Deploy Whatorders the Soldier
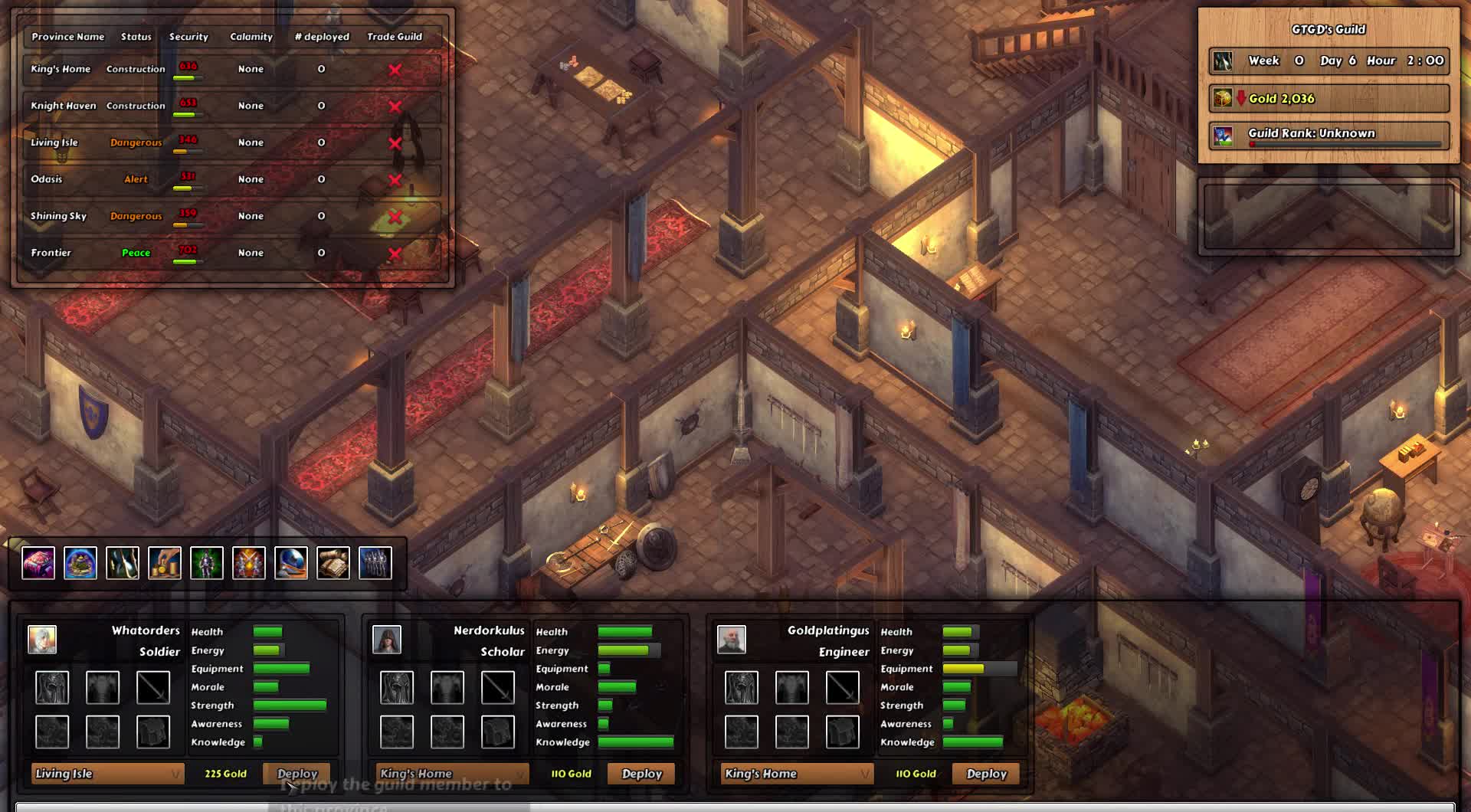The image size is (1471, 812). click(x=296, y=774)
